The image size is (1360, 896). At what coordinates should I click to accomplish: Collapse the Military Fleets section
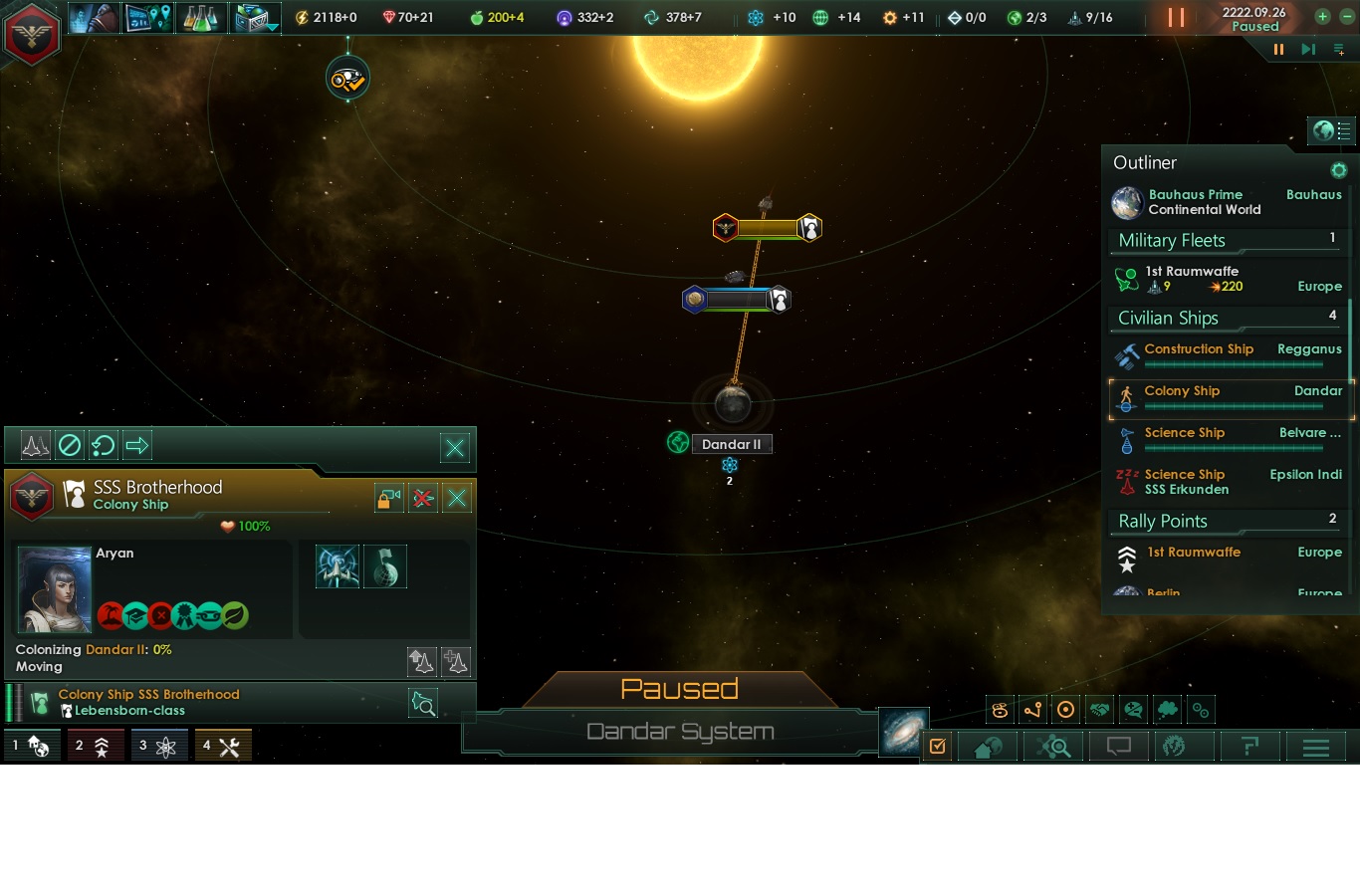1171,240
